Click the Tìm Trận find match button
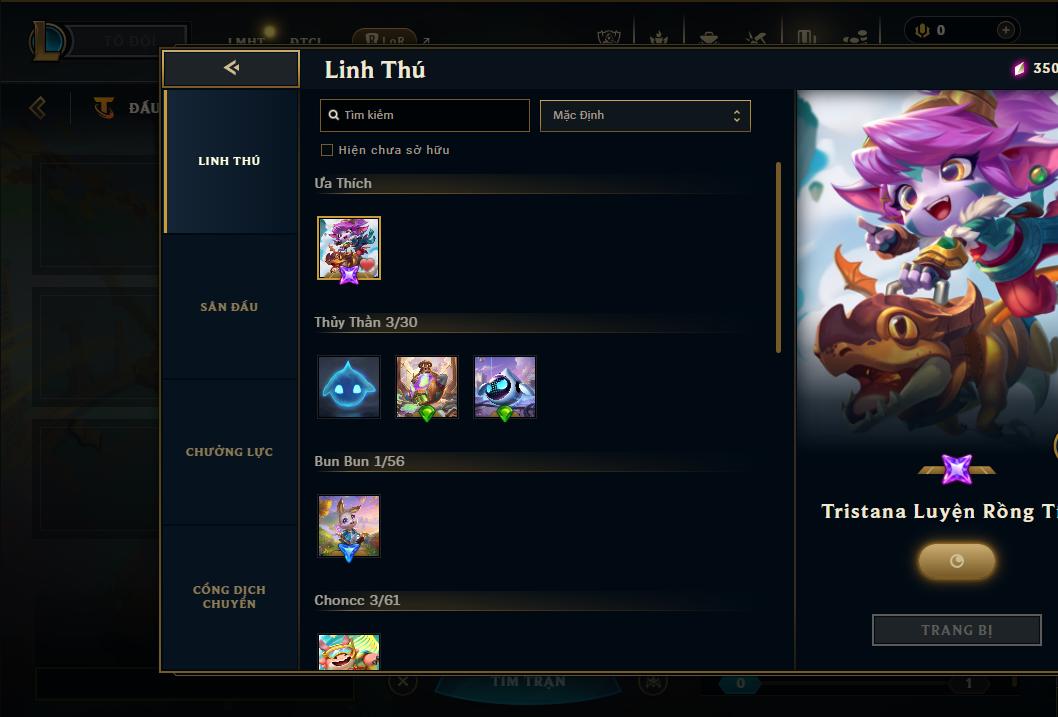This screenshot has width=1058, height=717. pyautogui.click(x=528, y=682)
